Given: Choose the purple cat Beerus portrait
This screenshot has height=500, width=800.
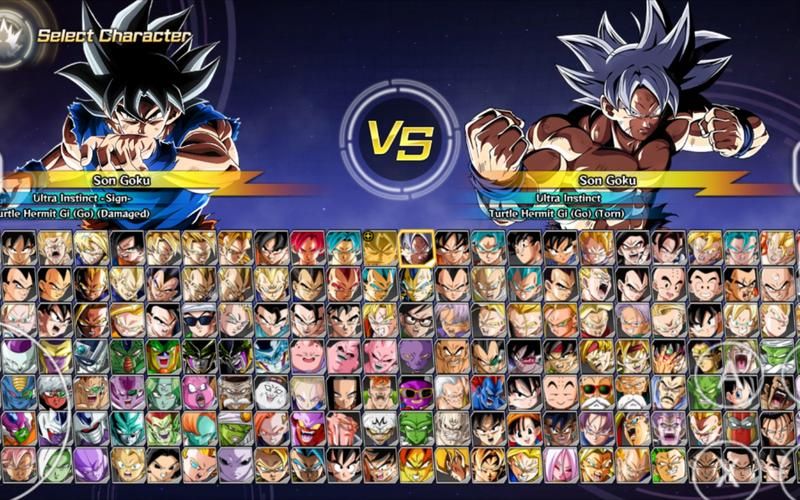Looking at the screenshot, I should 417,355.
